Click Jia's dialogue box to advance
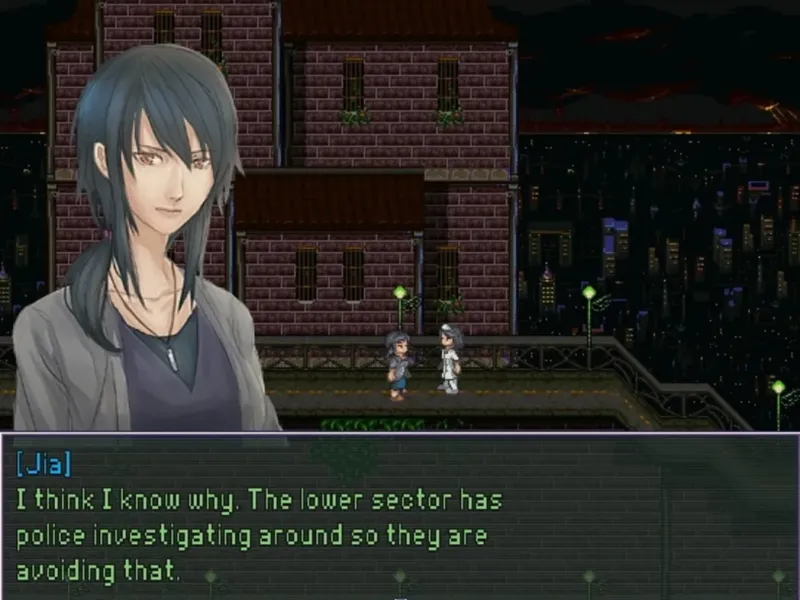Screen dimensions: 800x600 click(x=400, y=516)
